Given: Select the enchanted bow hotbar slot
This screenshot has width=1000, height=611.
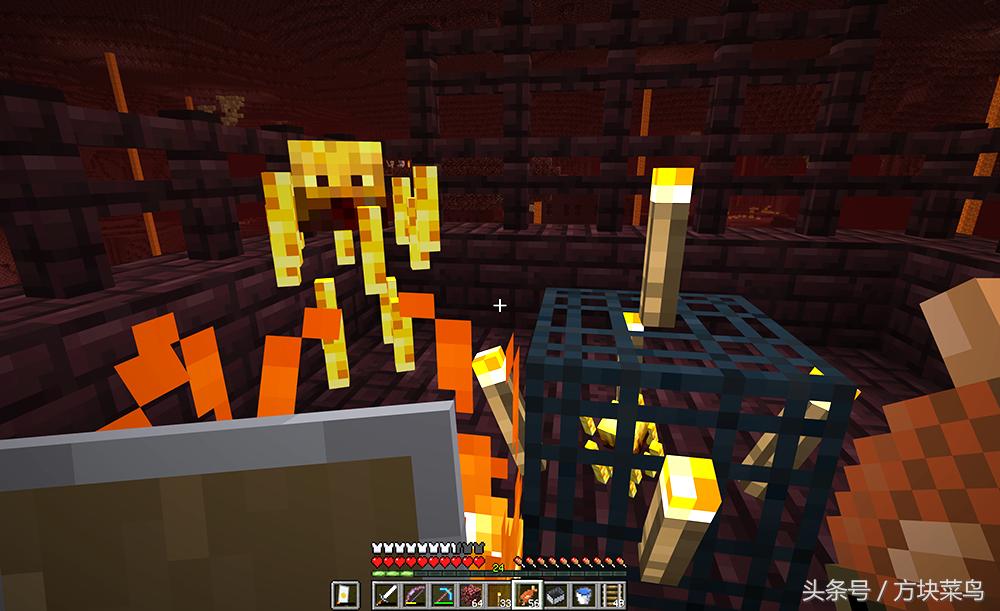Looking at the screenshot, I should (x=414, y=595).
